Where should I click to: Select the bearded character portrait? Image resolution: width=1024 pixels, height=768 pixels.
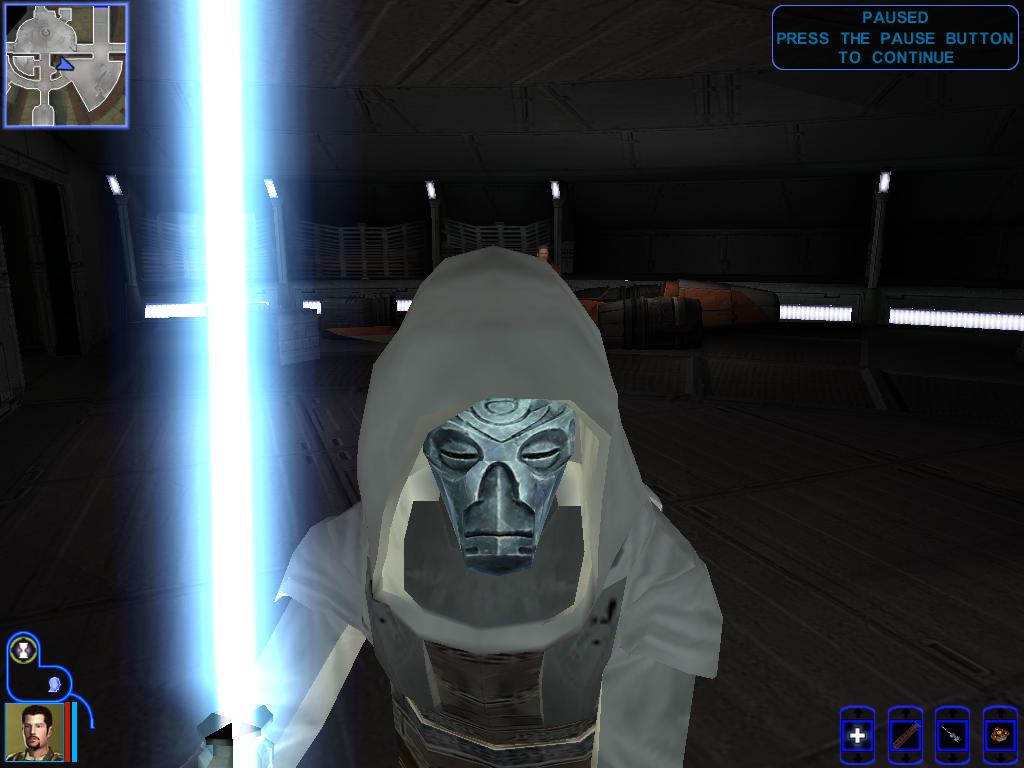coord(35,732)
